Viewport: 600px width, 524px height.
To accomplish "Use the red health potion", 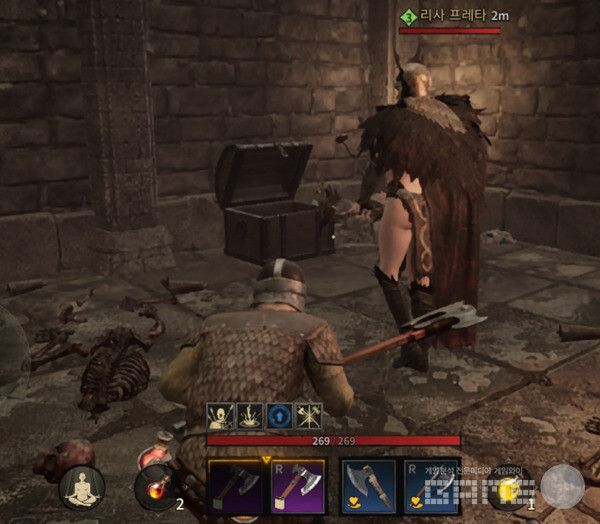I will (154, 488).
